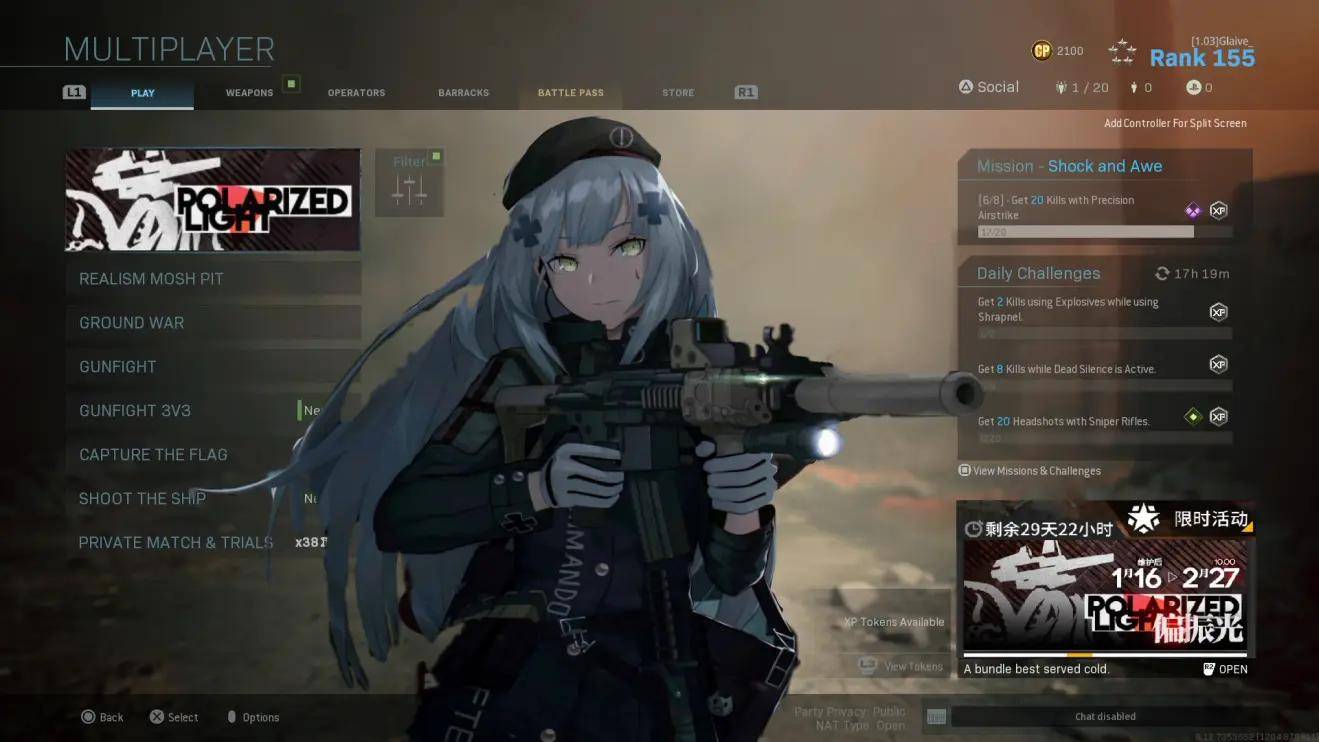1319x742 pixels.
Task: Click the Precision Airstrike mission progress bar
Action: pos(1085,231)
